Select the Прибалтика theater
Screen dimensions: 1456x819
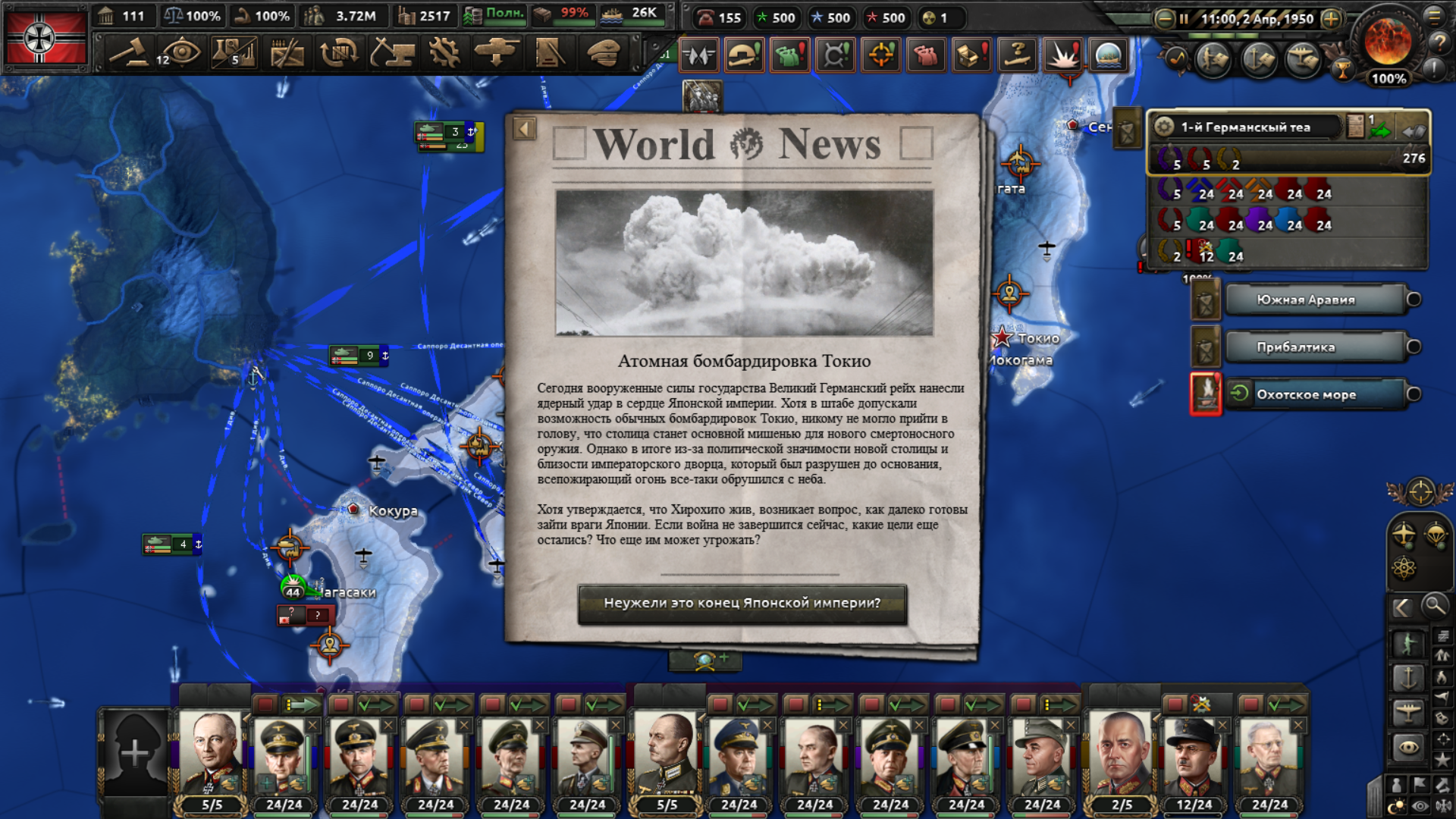pyautogui.click(x=1315, y=347)
